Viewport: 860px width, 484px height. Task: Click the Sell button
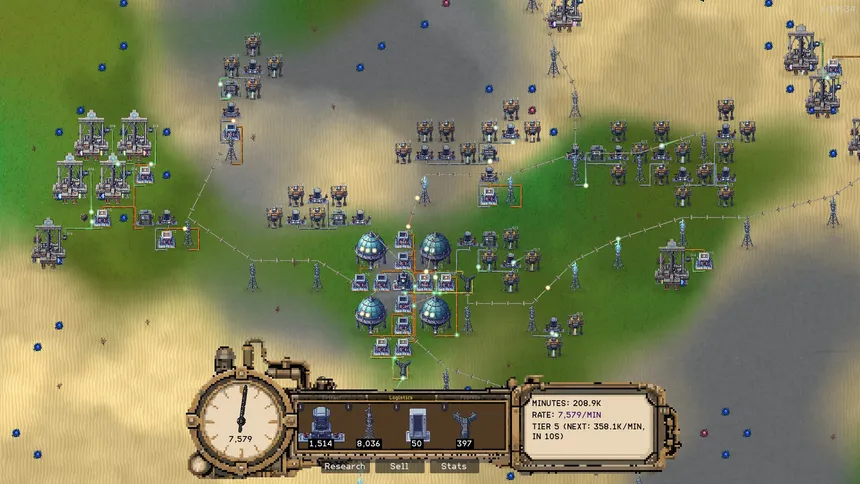399,466
